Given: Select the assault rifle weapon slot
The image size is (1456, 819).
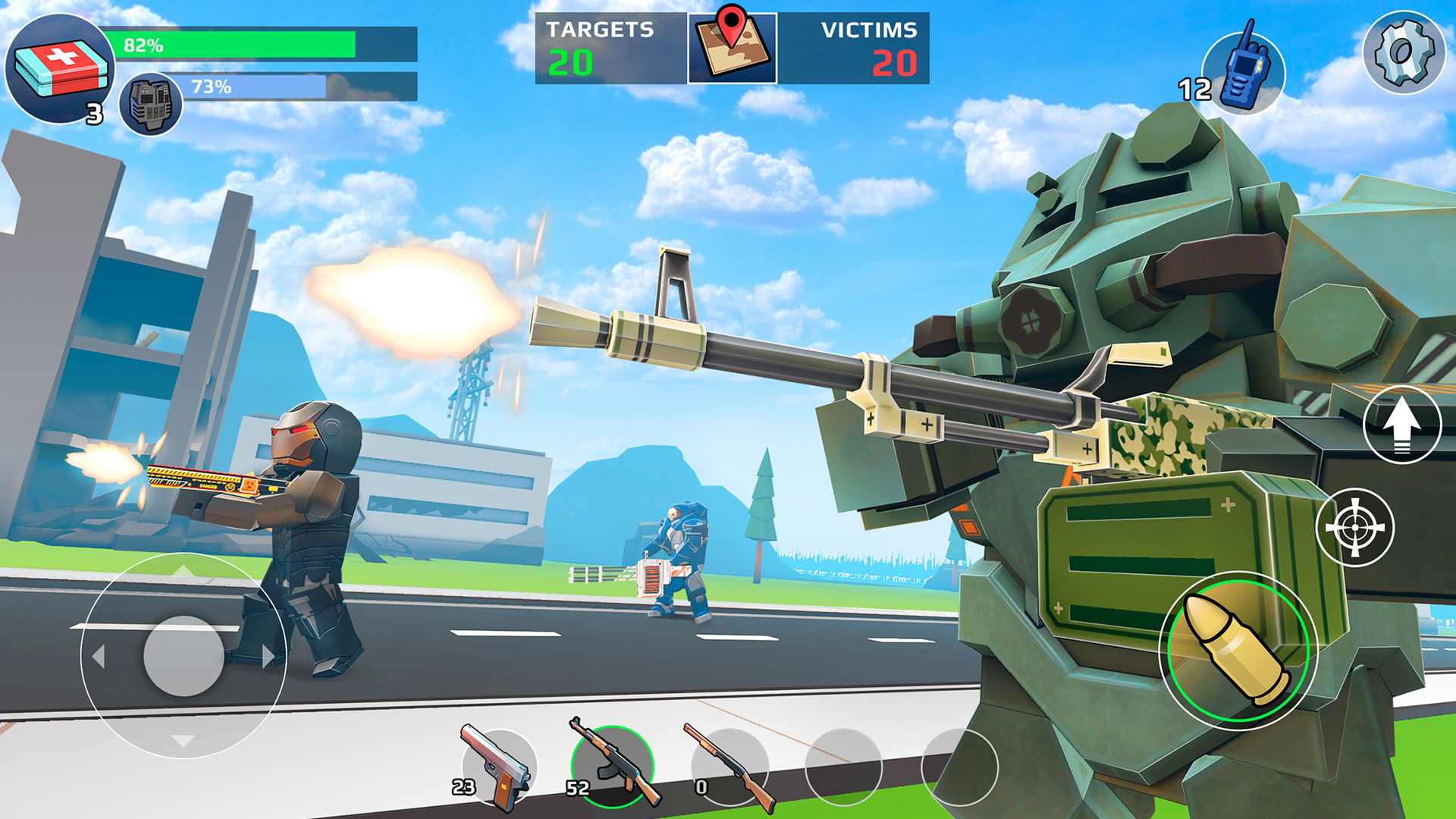Looking at the screenshot, I should [614, 766].
